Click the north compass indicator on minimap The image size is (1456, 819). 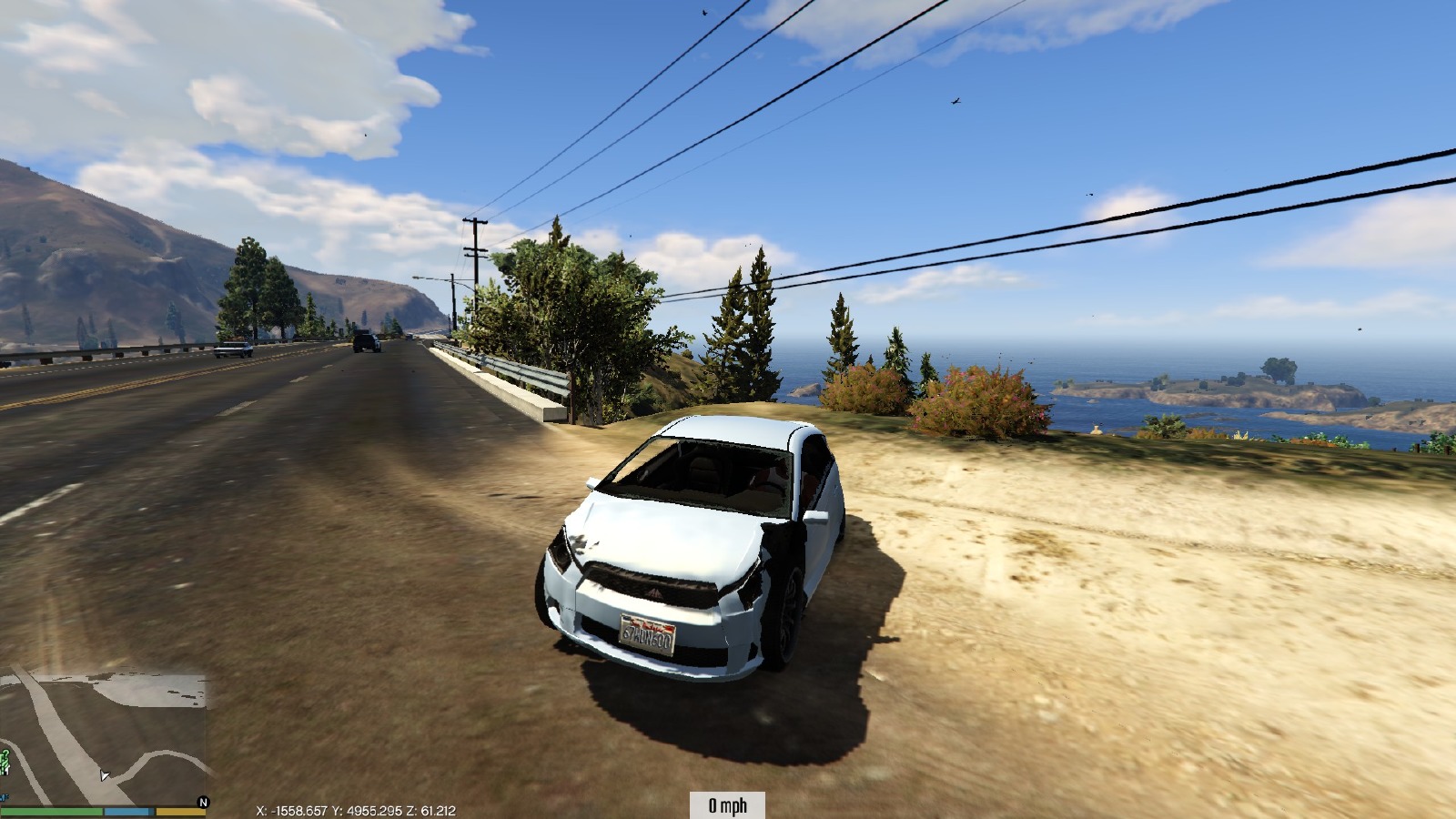click(203, 803)
